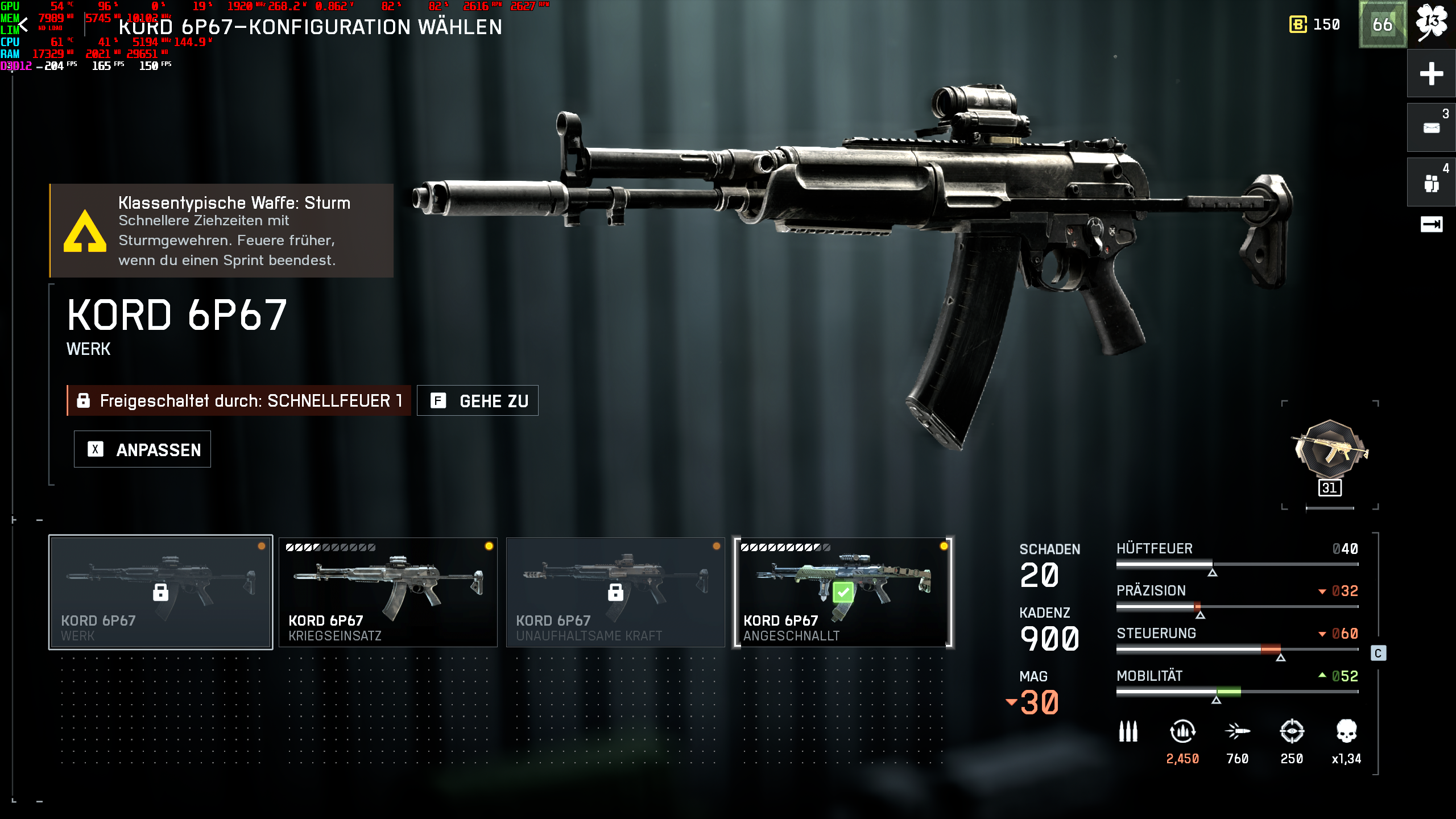1456x819 pixels.
Task: Select the KORD 6P67 WERK configuration
Action: coord(161,591)
